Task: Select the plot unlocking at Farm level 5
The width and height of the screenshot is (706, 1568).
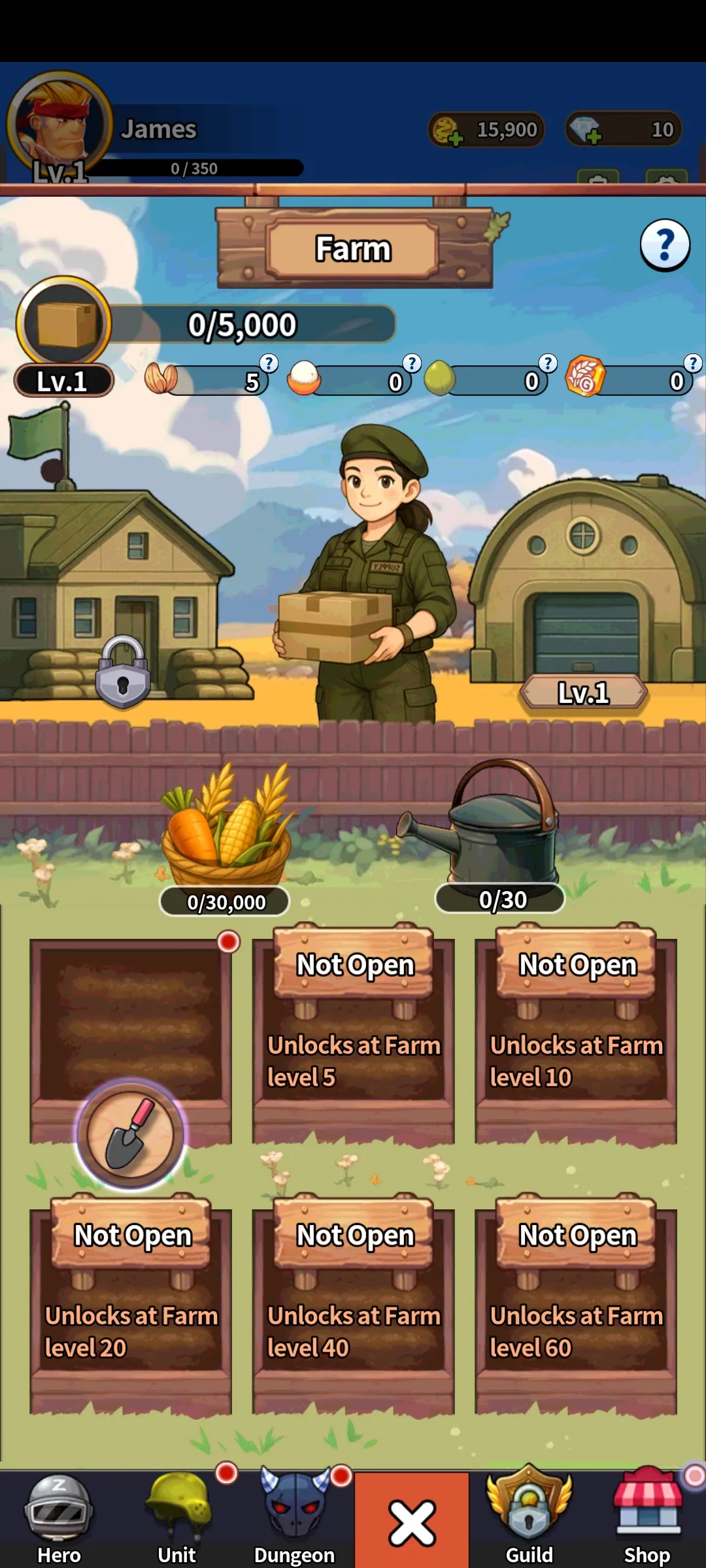Action: [x=353, y=1039]
